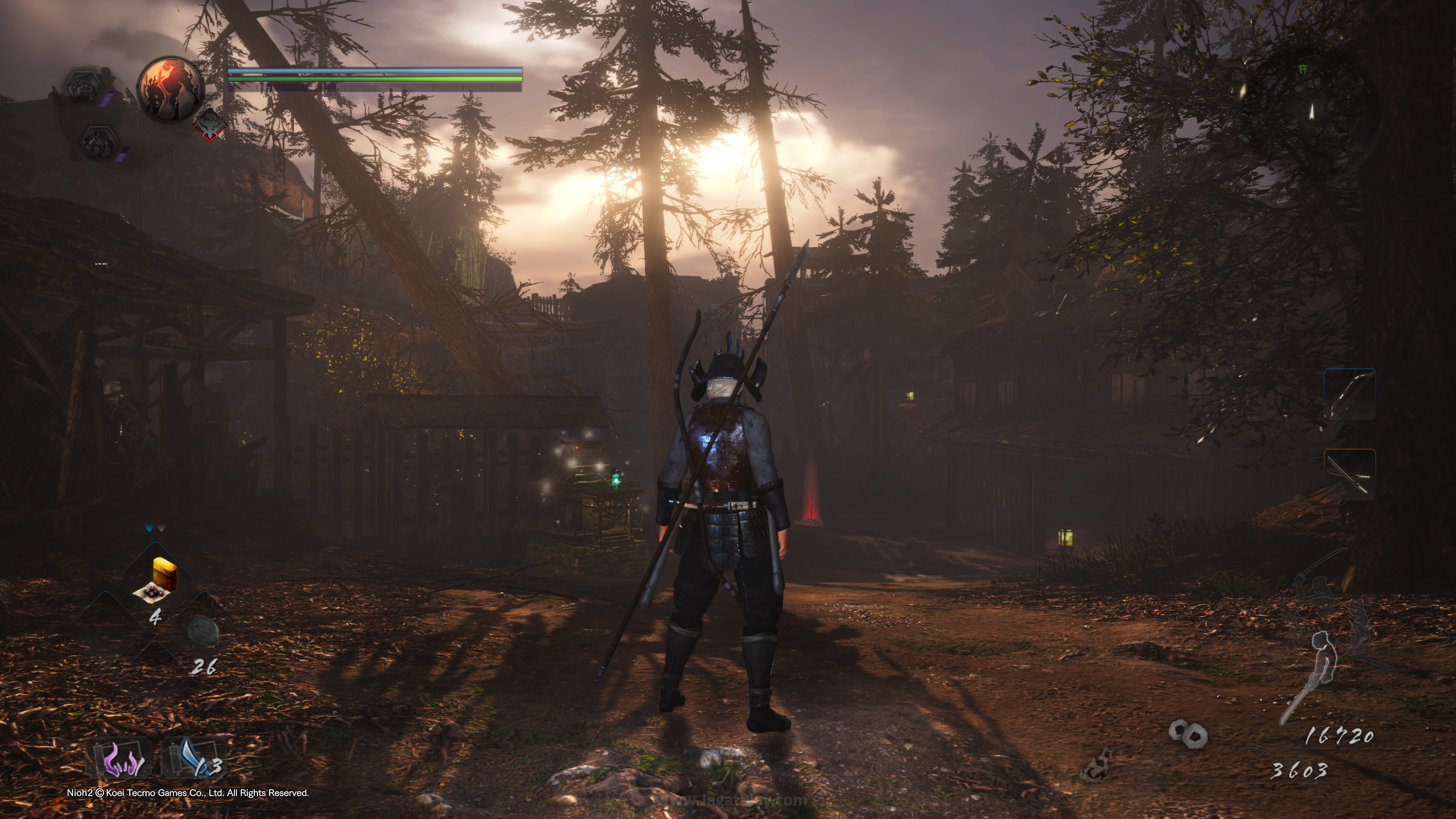This screenshot has height=819, width=1456.
Task: Trigger the red diamond yokai shift emblem
Action: point(210,124)
